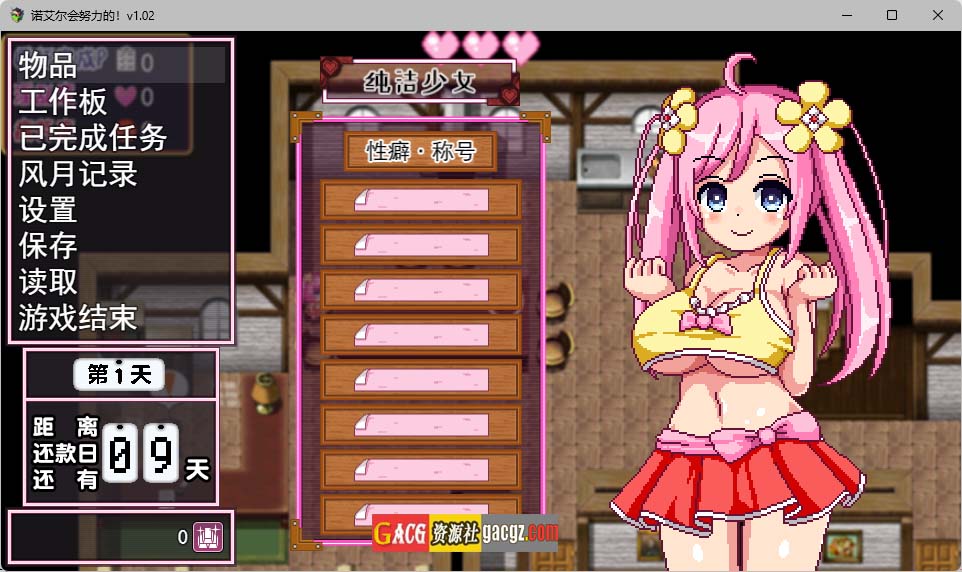Open 设置 settings
Viewport: 962px width, 572px height.
pyautogui.click(x=48, y=210)
